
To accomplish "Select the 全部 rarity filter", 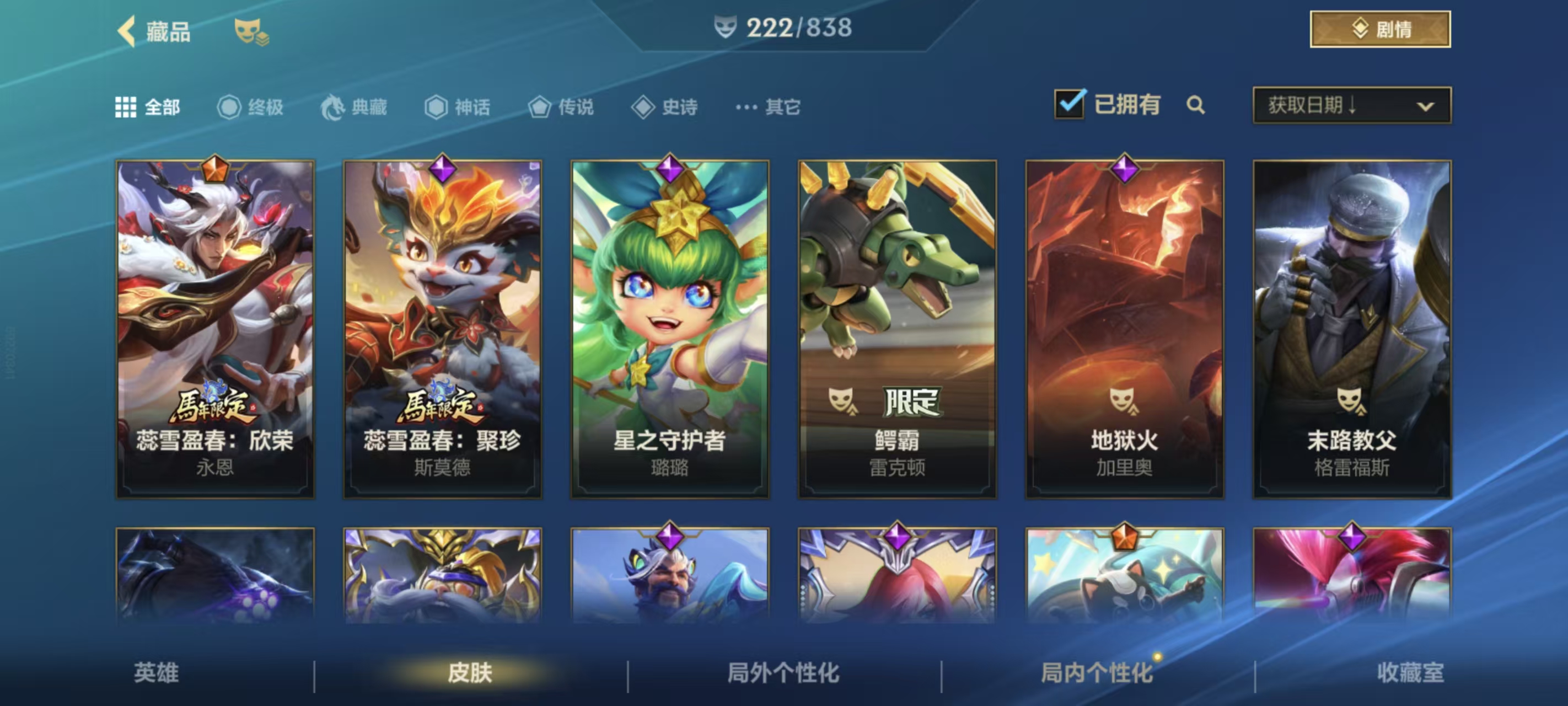I will click(x=148, y=107).
